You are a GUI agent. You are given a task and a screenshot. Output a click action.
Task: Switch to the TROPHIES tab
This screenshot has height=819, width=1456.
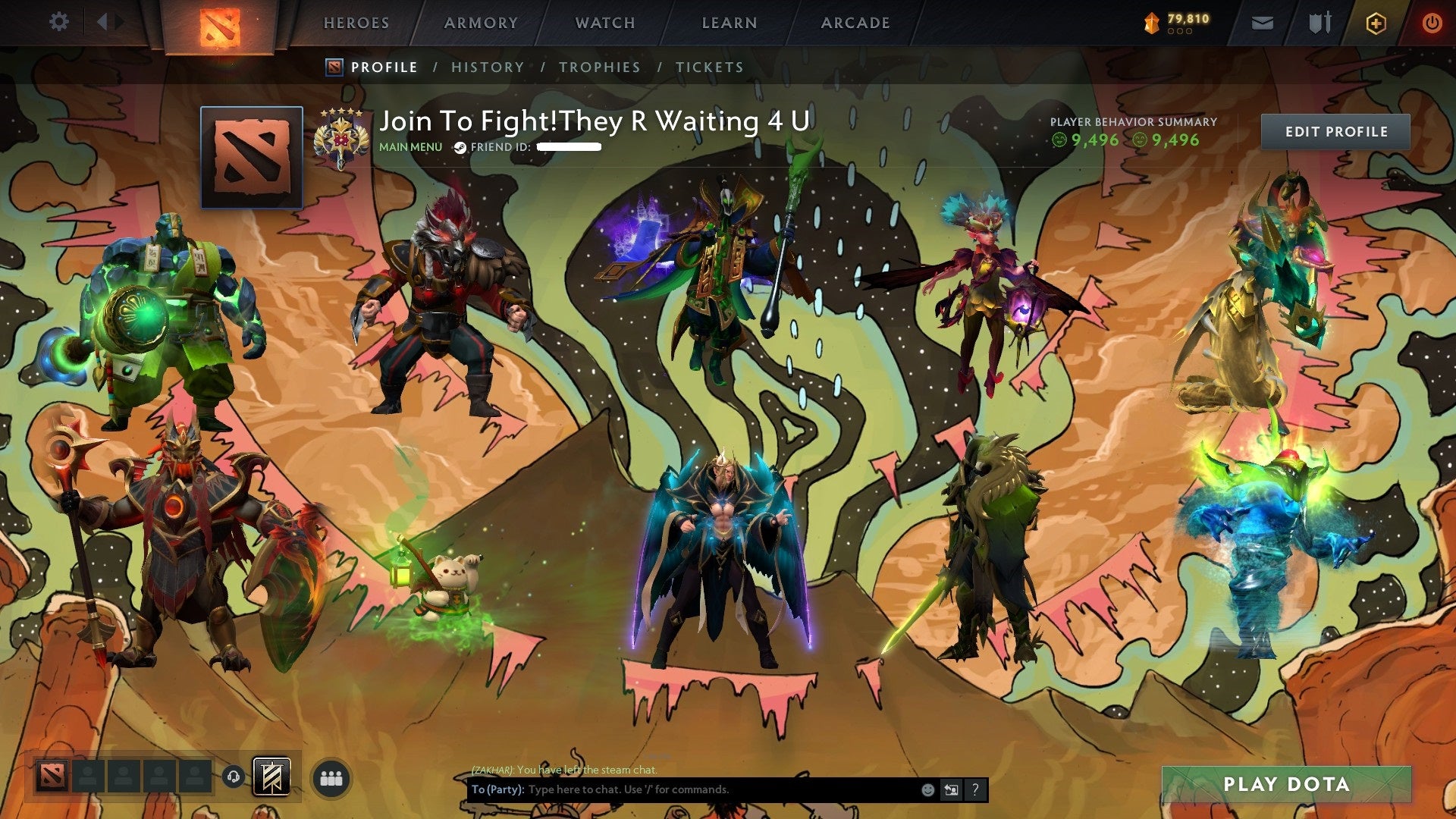598,67
